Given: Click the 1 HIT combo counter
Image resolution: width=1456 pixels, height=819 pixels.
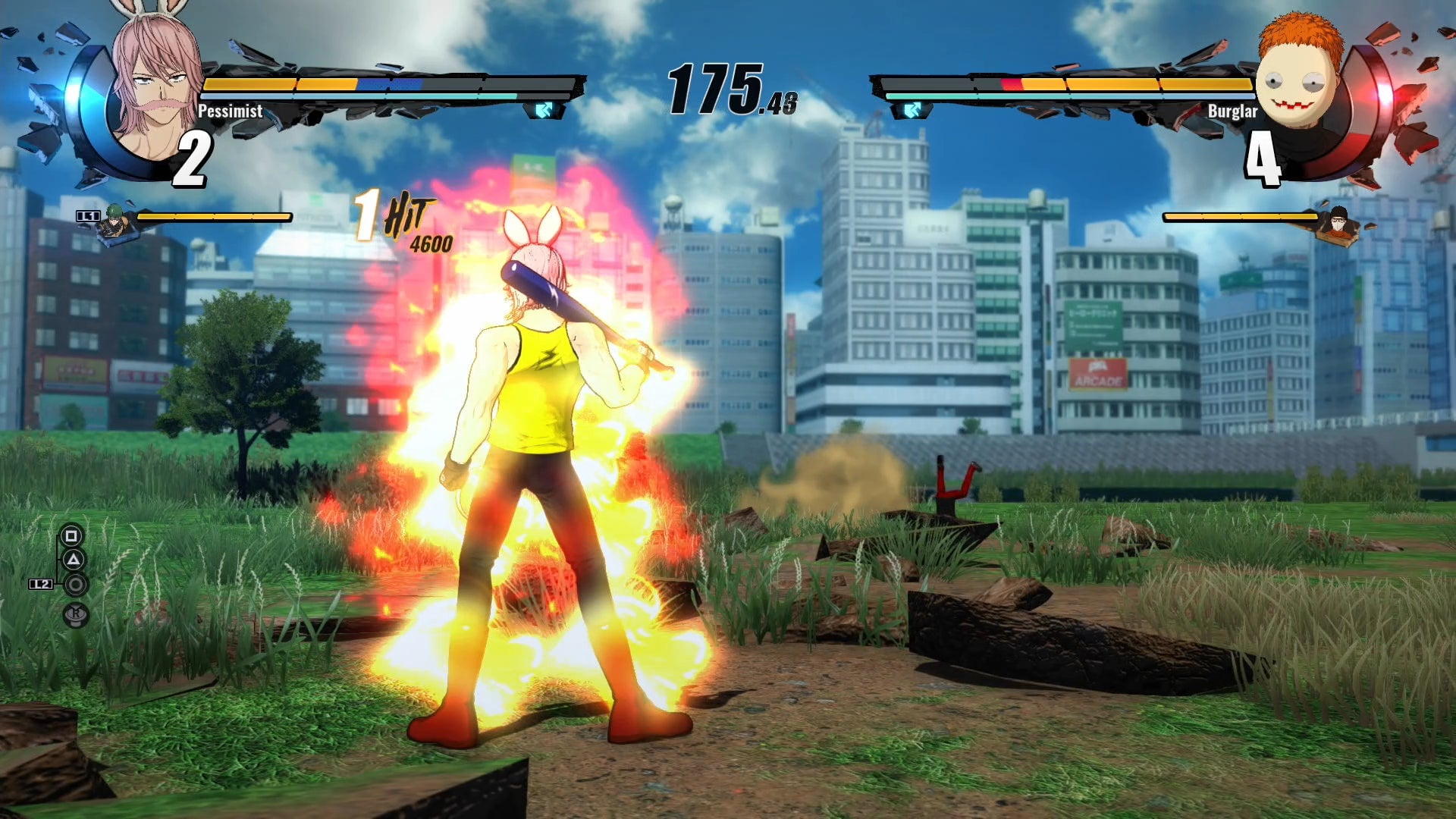Looking at the screenshot, I should tap(394, 216).
